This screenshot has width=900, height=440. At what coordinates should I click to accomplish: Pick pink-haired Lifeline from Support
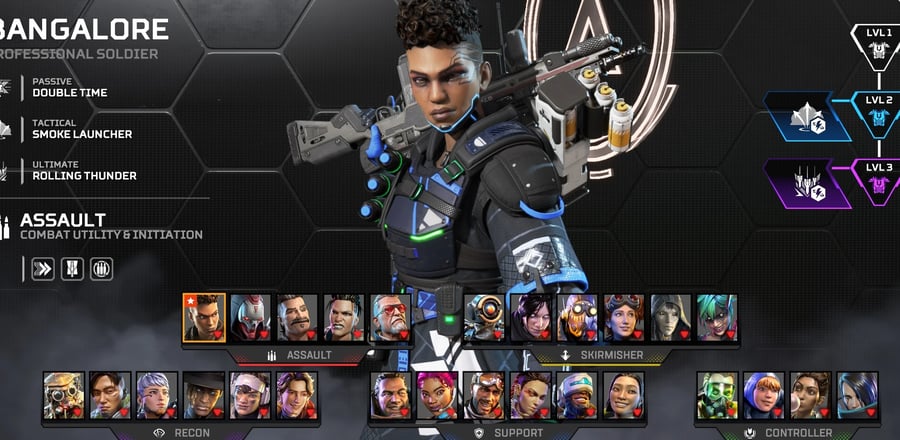coord(437,395)
